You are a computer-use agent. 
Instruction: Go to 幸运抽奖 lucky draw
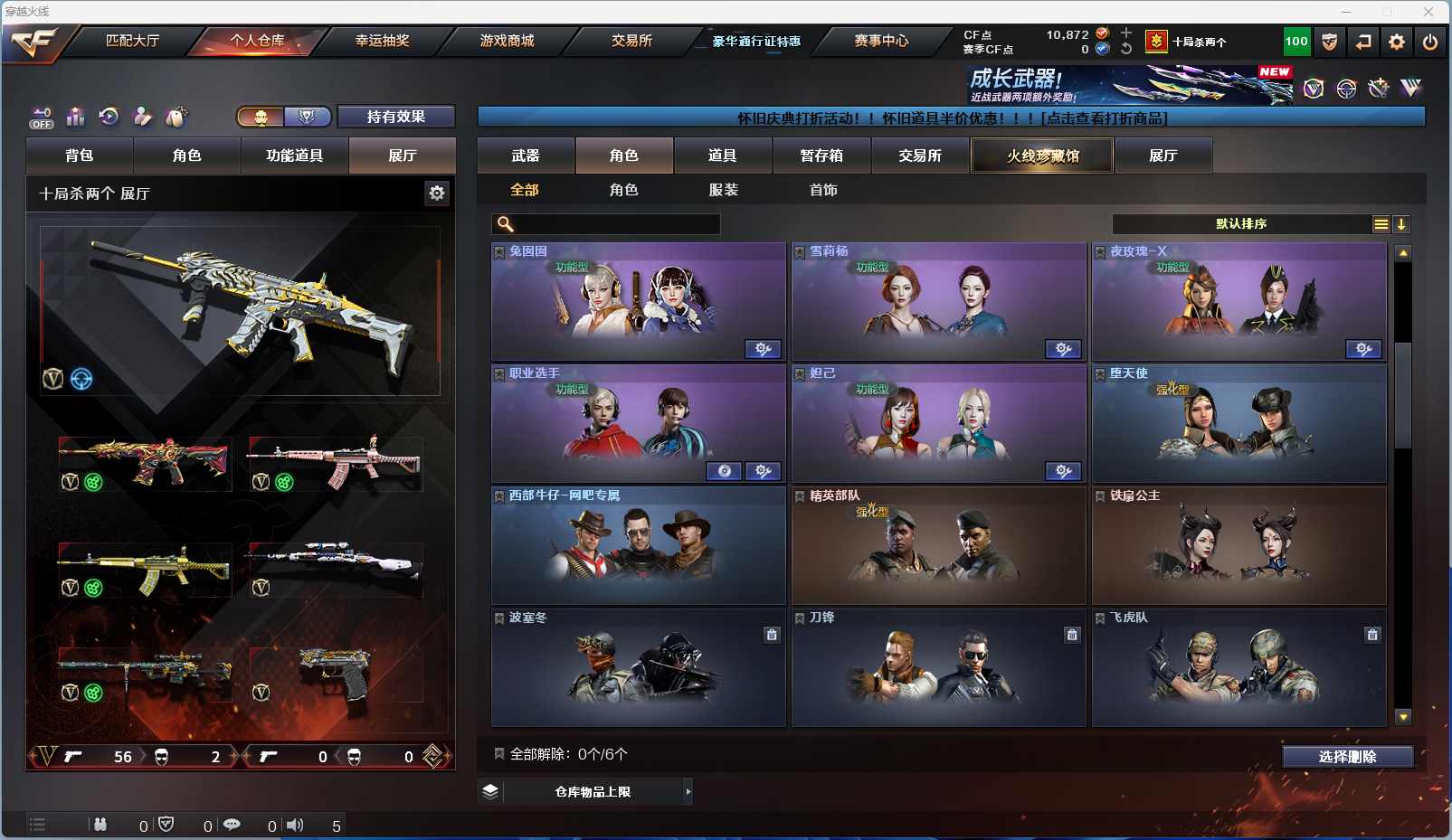pos(382,41)
